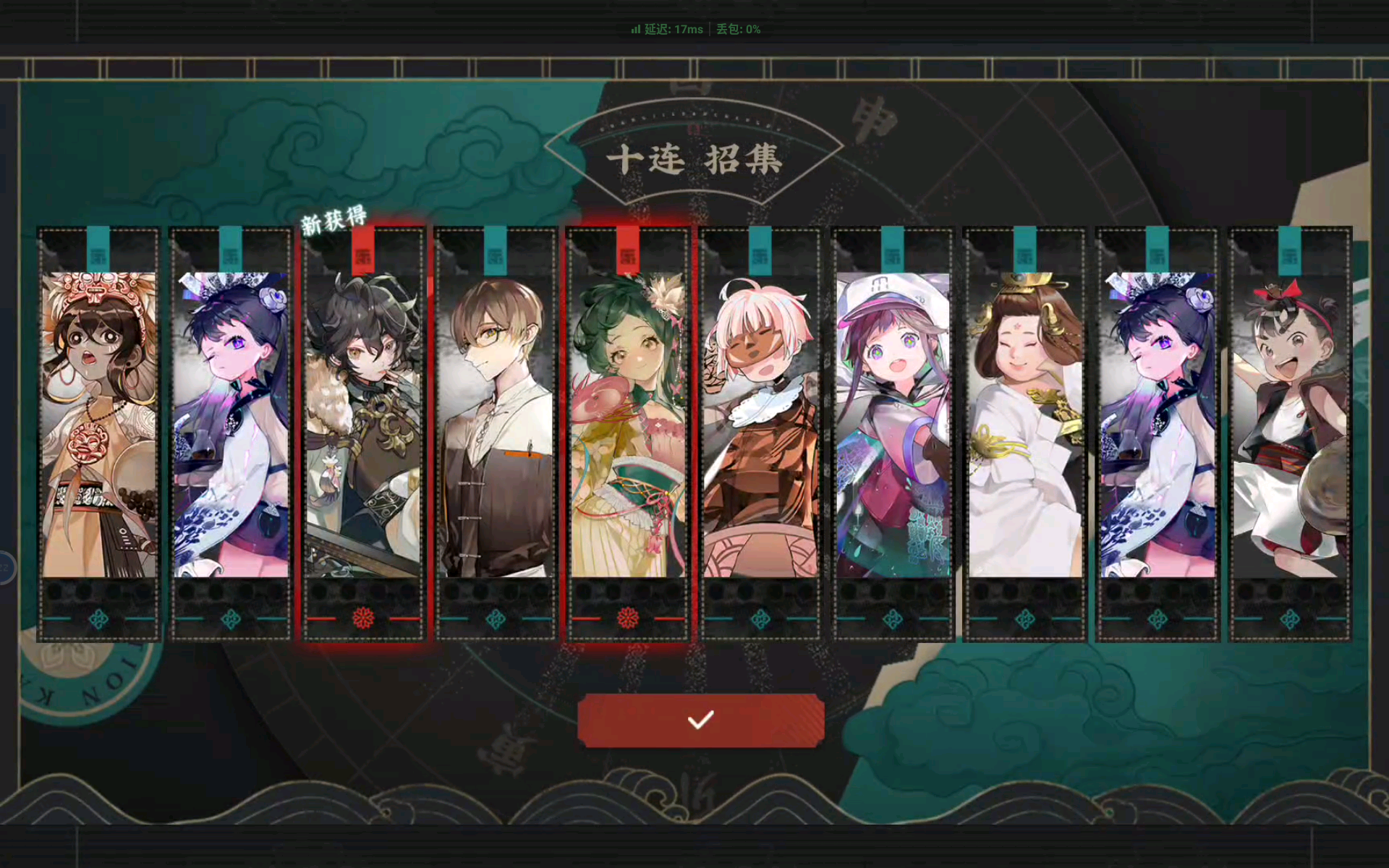Click the red ribbon tab above the green-haired girl
This screenshot has height=868, width=1389.
pos(628,248)
